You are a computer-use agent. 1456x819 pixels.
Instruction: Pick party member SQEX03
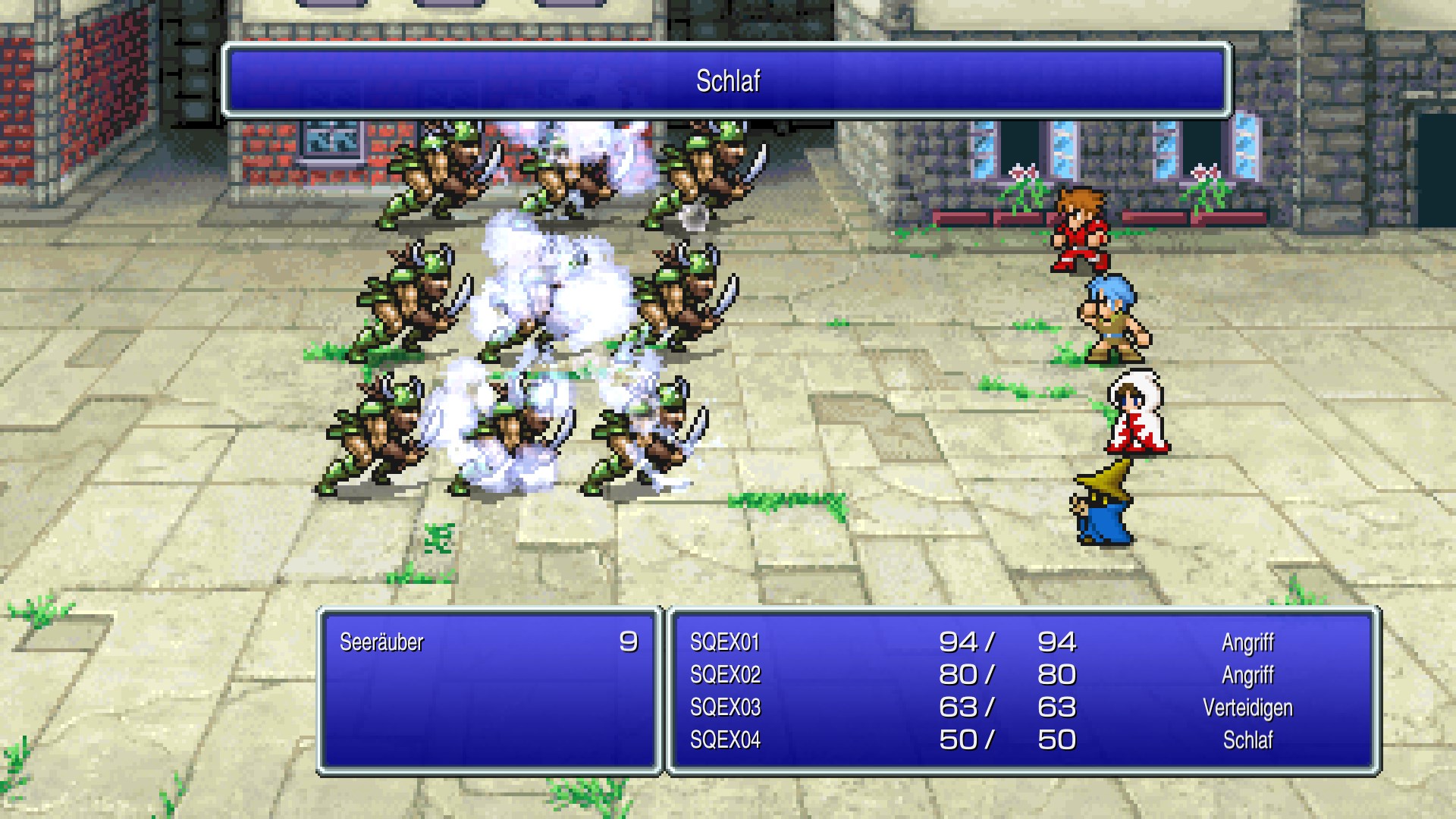pos(725,708)
